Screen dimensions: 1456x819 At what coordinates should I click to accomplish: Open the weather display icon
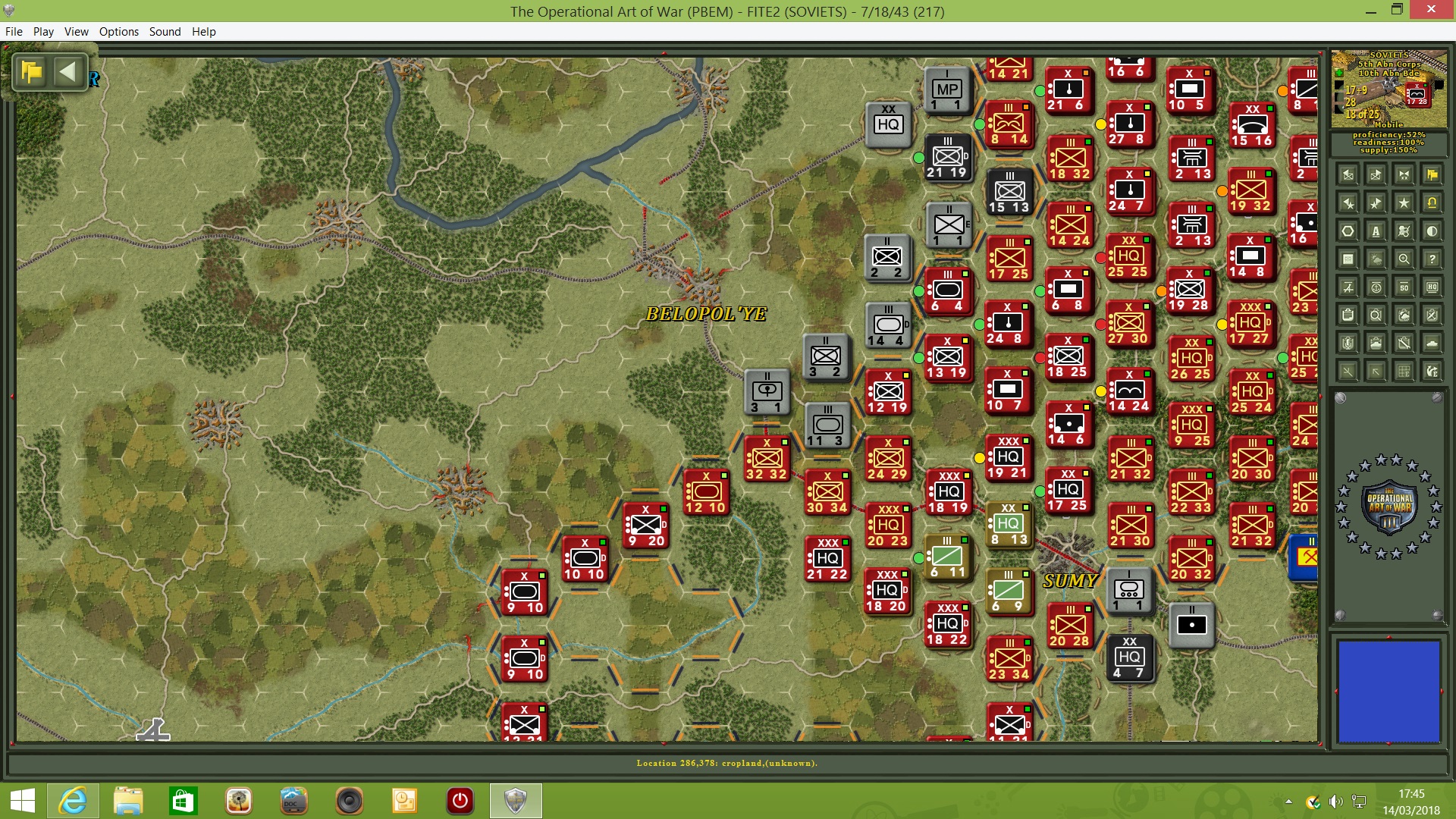(x=1374, y=259)
